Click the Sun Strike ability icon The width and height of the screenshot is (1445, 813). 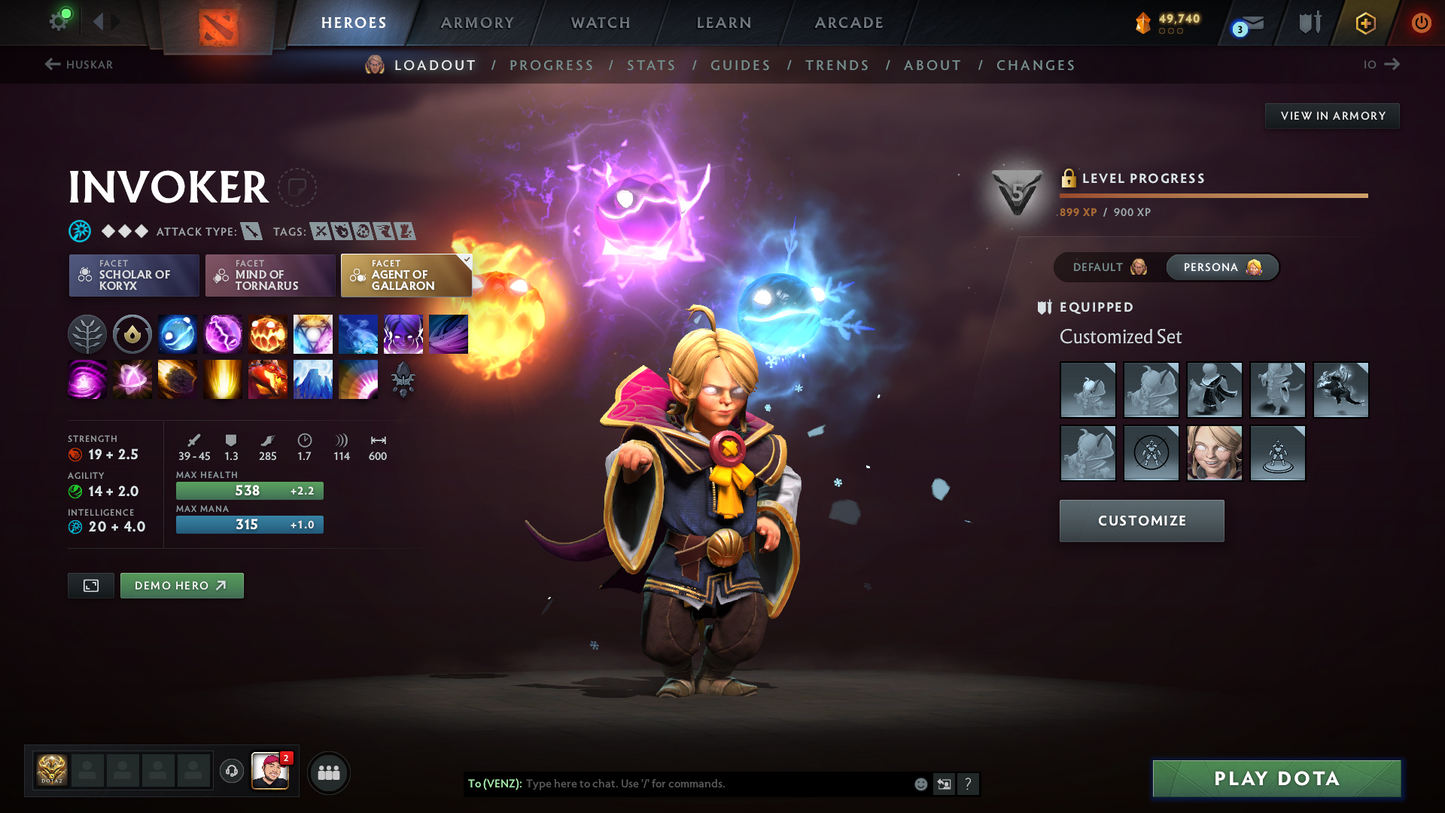coord(222,379)
